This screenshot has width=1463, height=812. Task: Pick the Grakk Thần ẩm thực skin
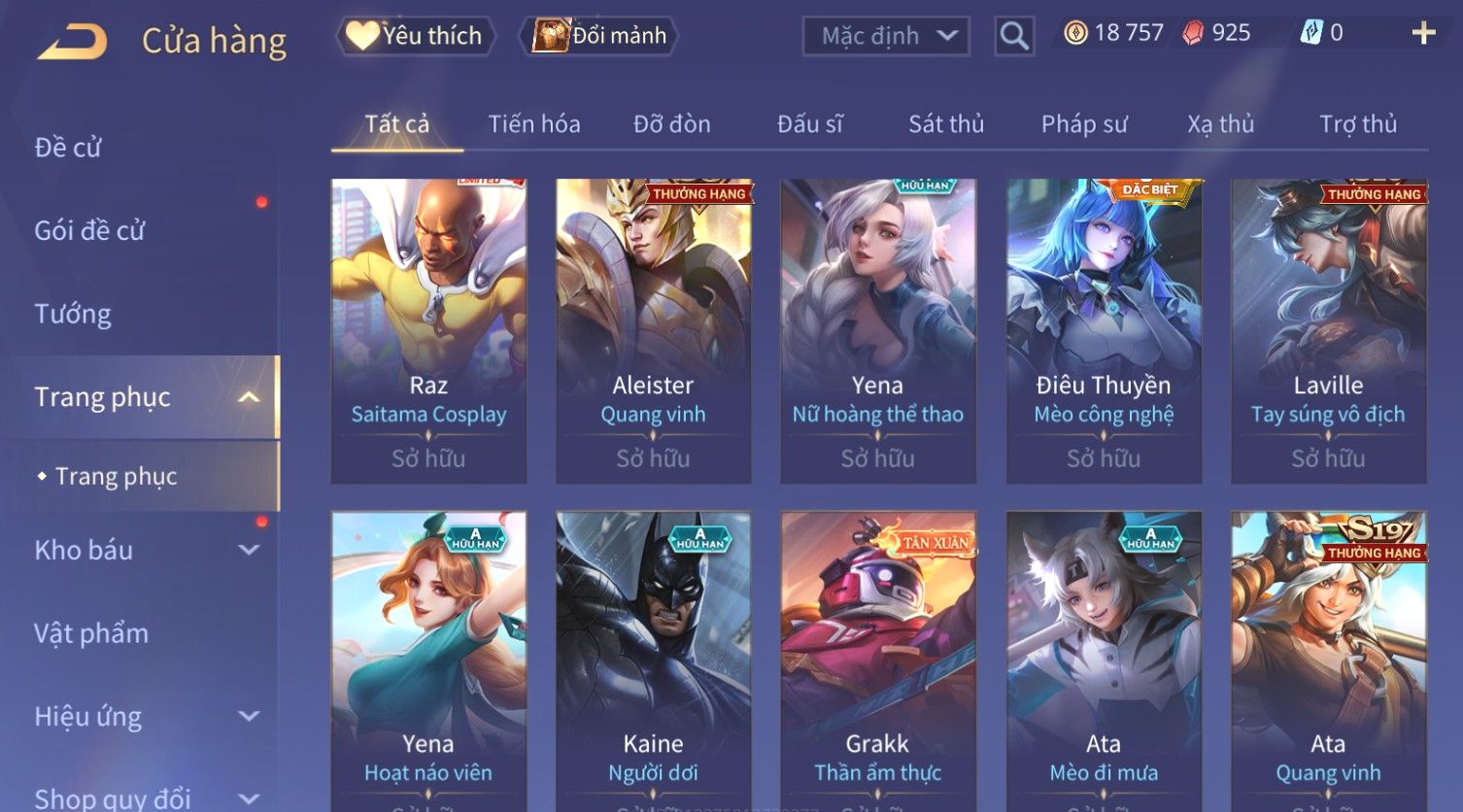877,660
